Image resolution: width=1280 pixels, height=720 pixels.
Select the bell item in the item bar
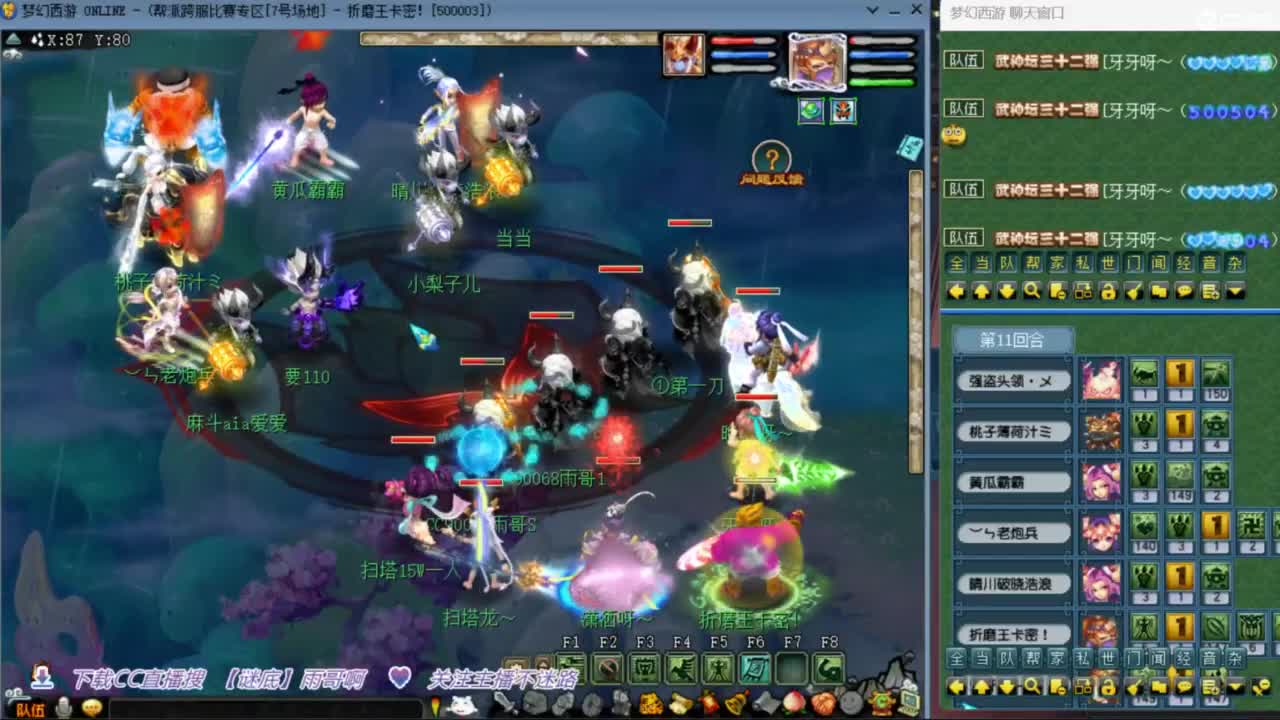[x=735, y=702]
